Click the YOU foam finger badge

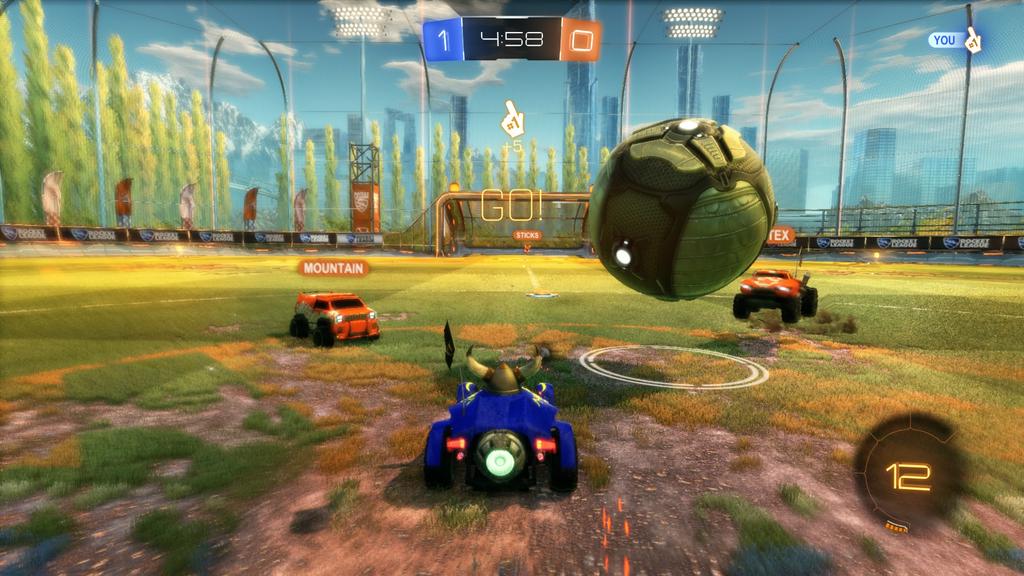[954, 40]
